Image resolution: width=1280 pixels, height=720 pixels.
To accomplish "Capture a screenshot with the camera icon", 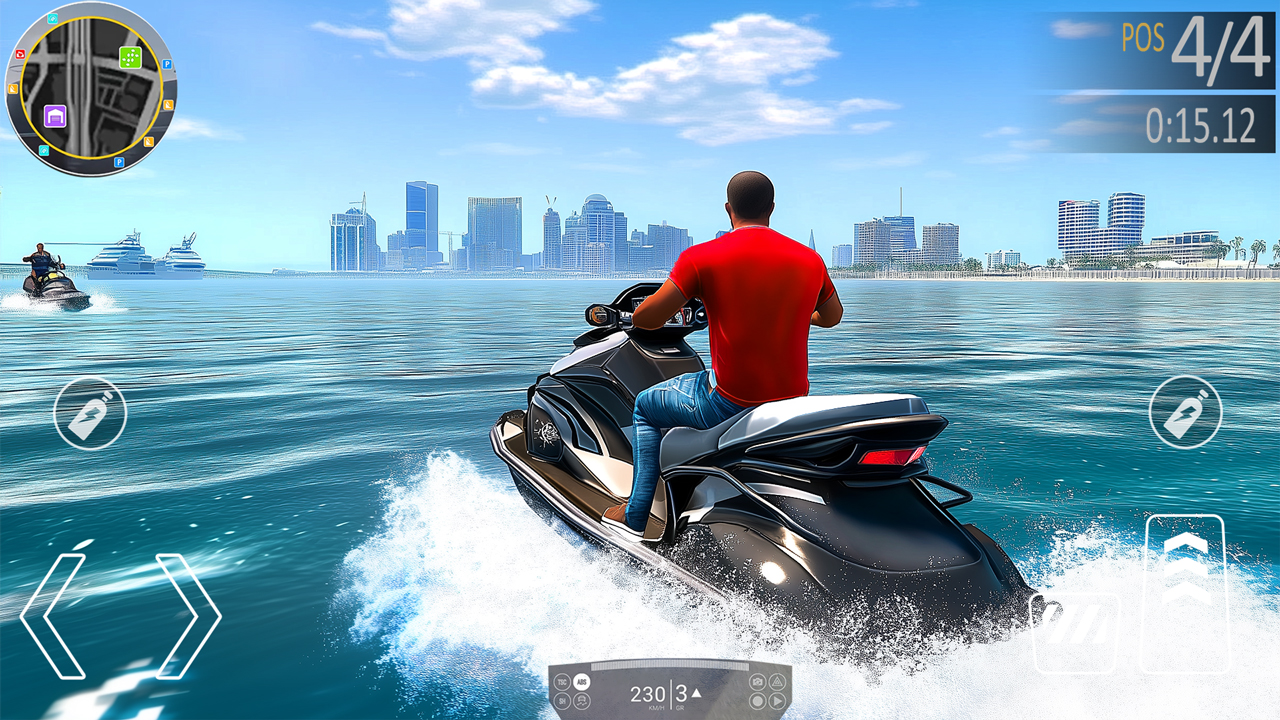I will 757,681.
